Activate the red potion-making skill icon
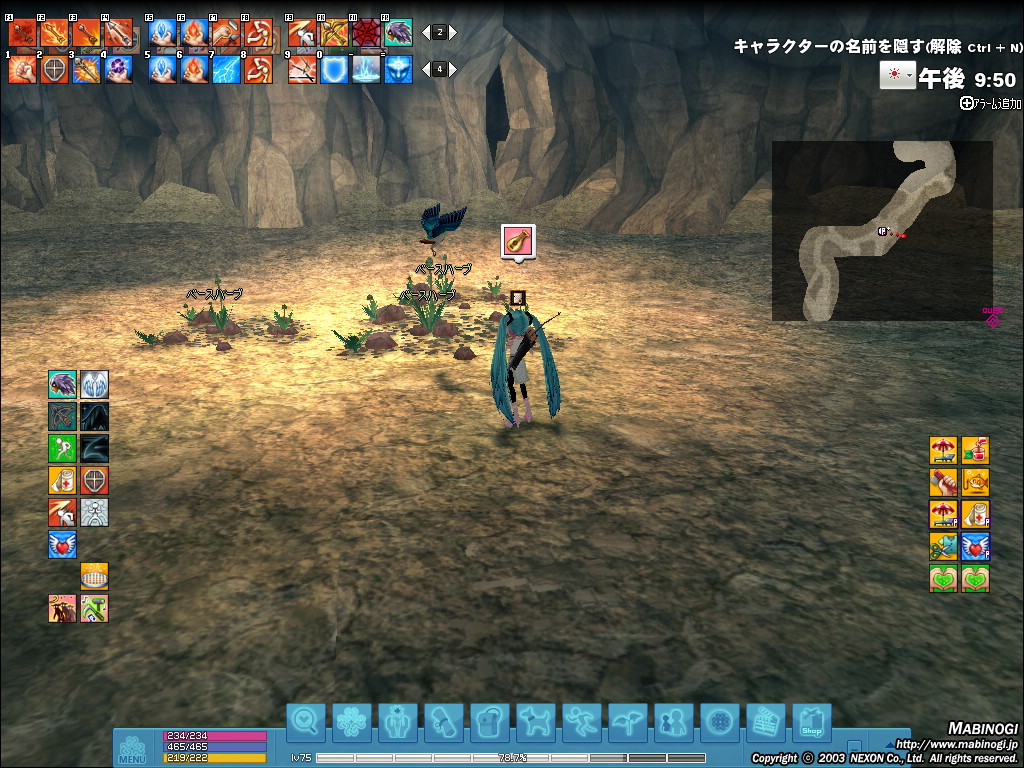 click(x=976, y=450)
